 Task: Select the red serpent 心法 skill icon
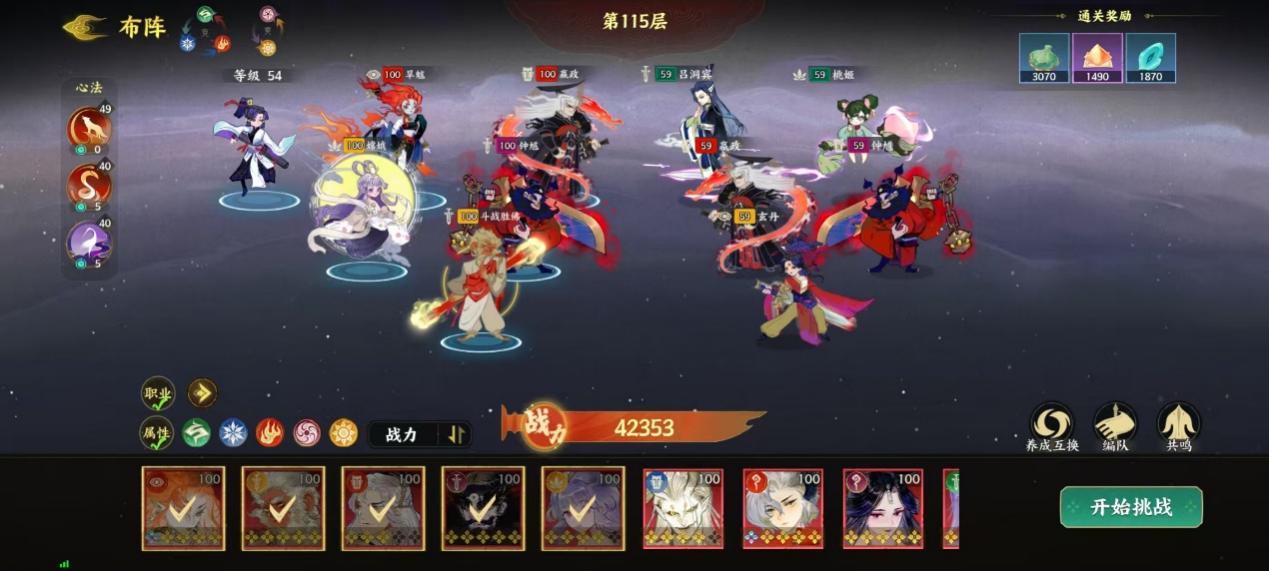(x=89, y=186)
